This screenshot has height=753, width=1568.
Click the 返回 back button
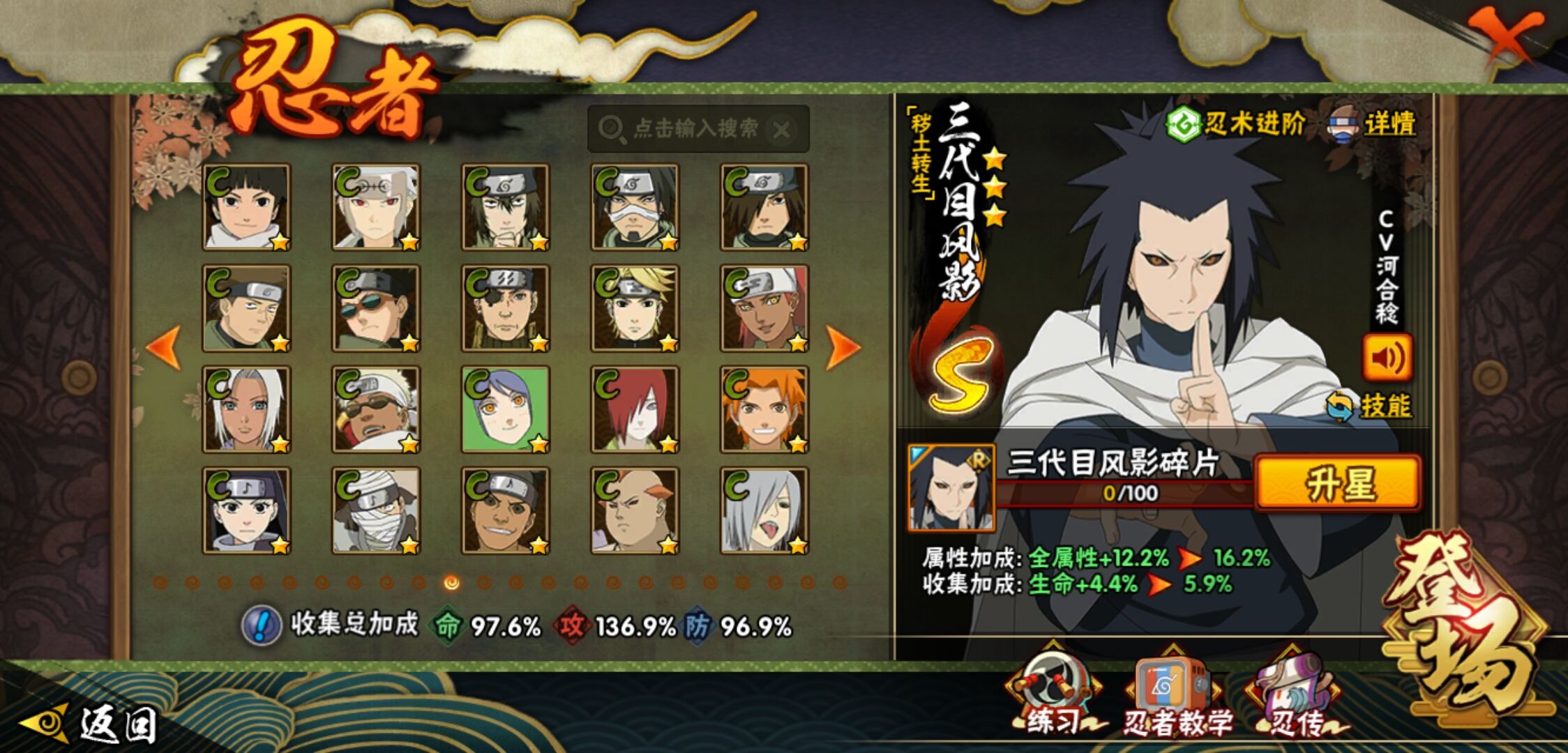(x=91, y=724)
